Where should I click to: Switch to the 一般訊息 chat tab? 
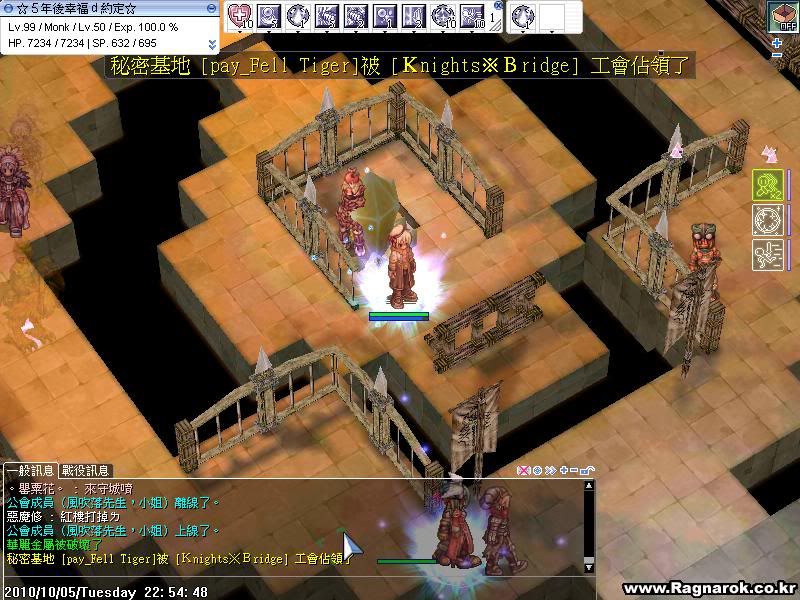[30, 470]
